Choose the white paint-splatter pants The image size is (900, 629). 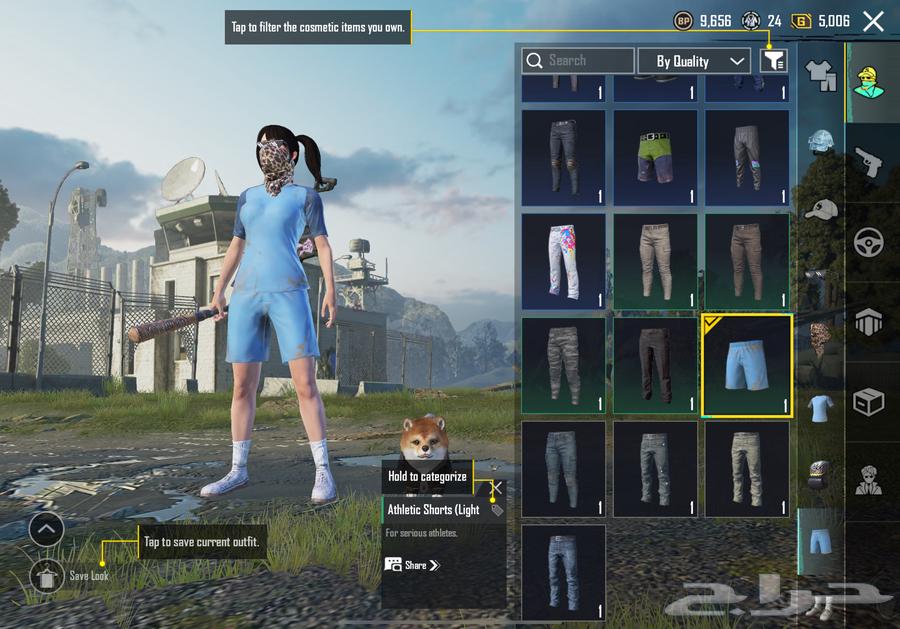563,261
